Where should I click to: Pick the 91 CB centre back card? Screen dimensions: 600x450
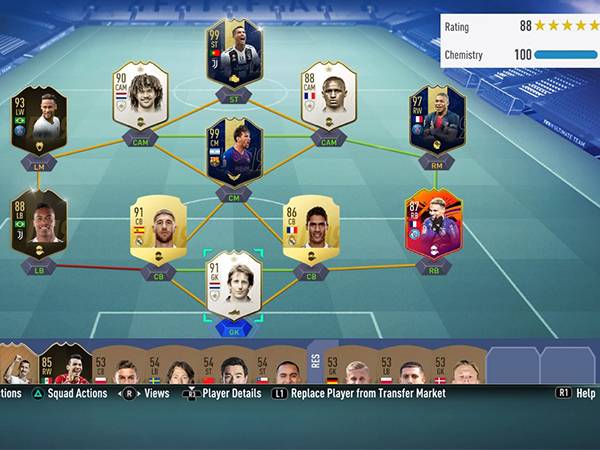pos(158,228)
